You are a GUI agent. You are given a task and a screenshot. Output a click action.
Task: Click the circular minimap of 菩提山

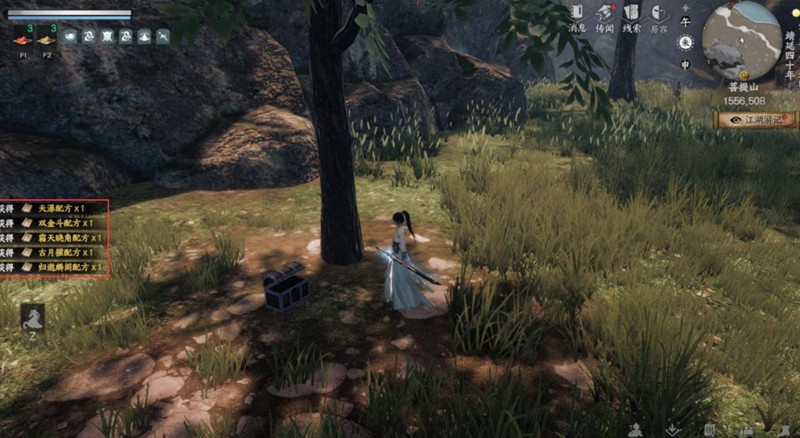pyautogui.click(x=741, y=40)
